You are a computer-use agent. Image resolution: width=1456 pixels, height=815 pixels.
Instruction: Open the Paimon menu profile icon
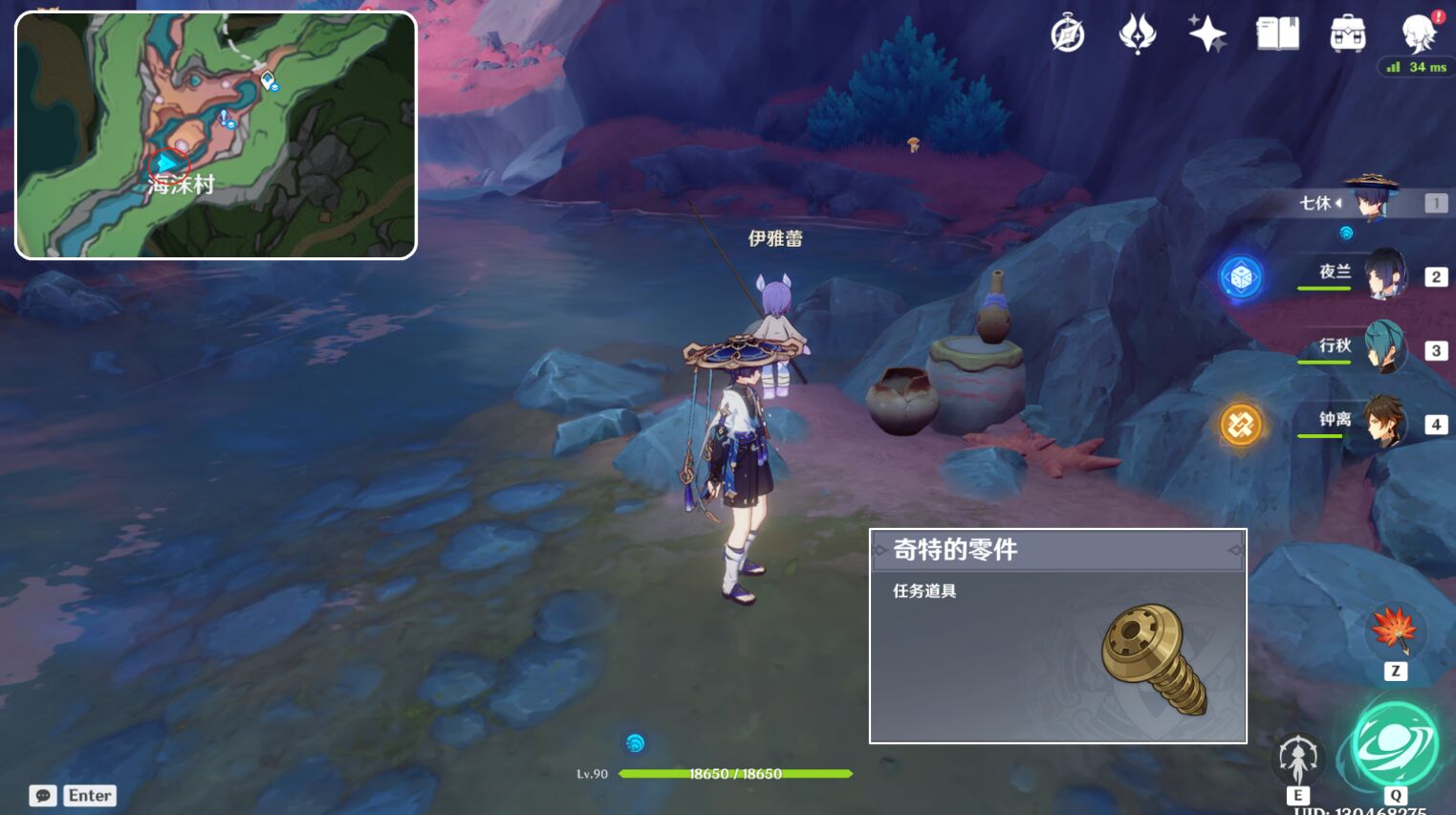tap(1421, 33)
